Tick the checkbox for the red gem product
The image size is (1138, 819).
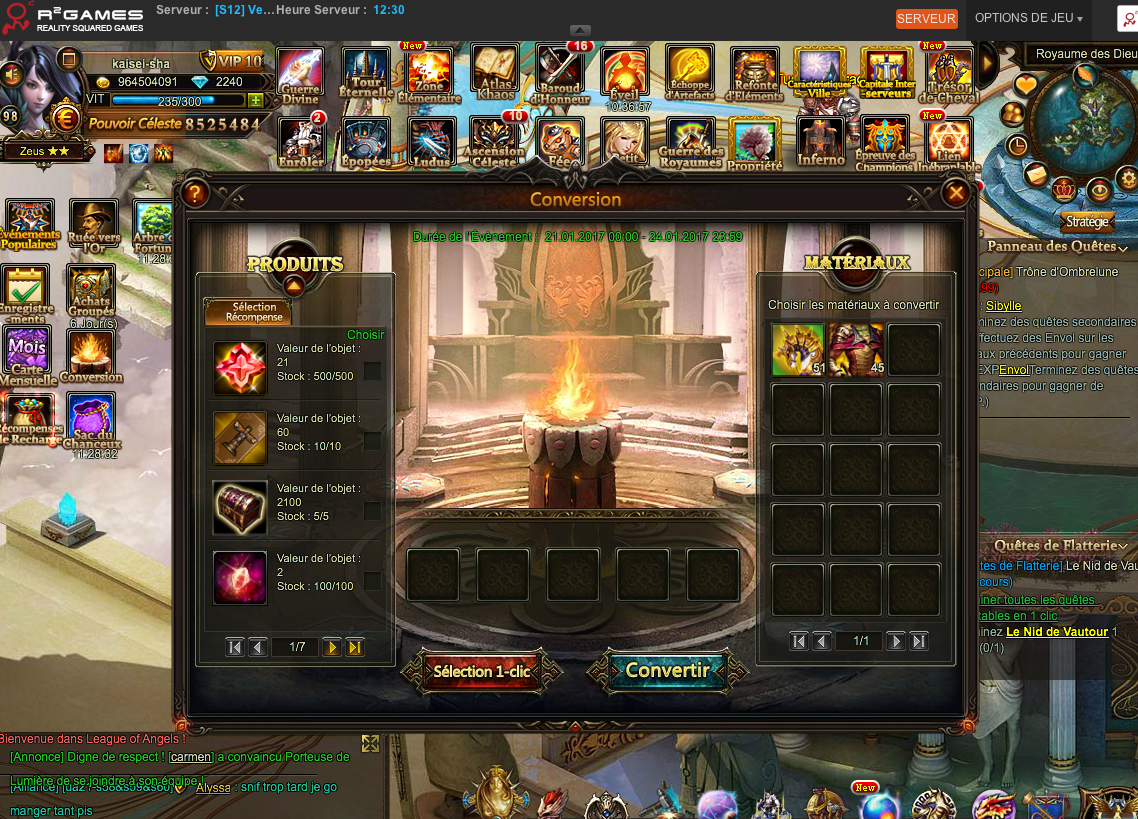tap(372, 371)
